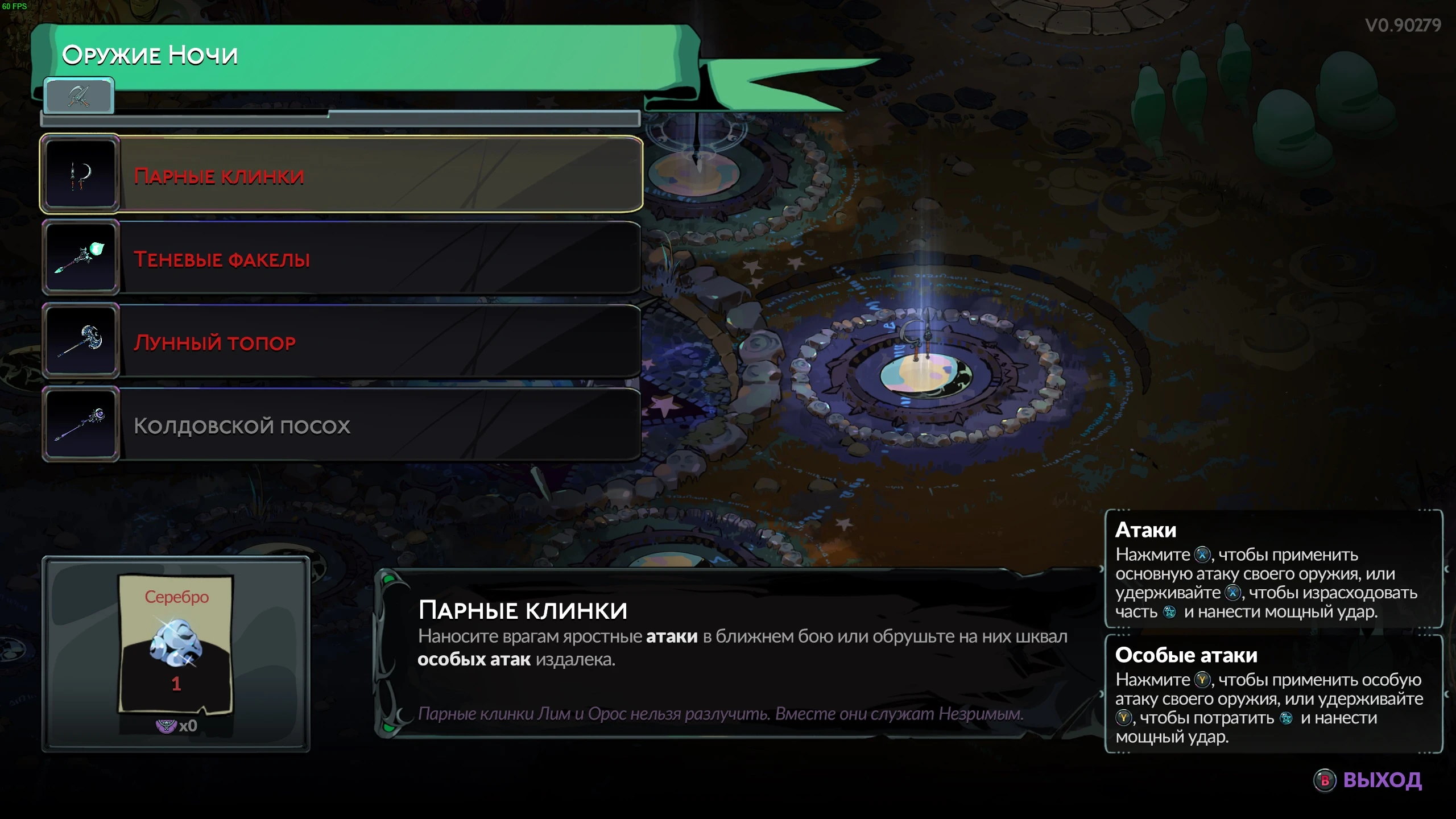Select the Парные клинки weapon entry
1456x819 pixels.
(x=341, y=175)
